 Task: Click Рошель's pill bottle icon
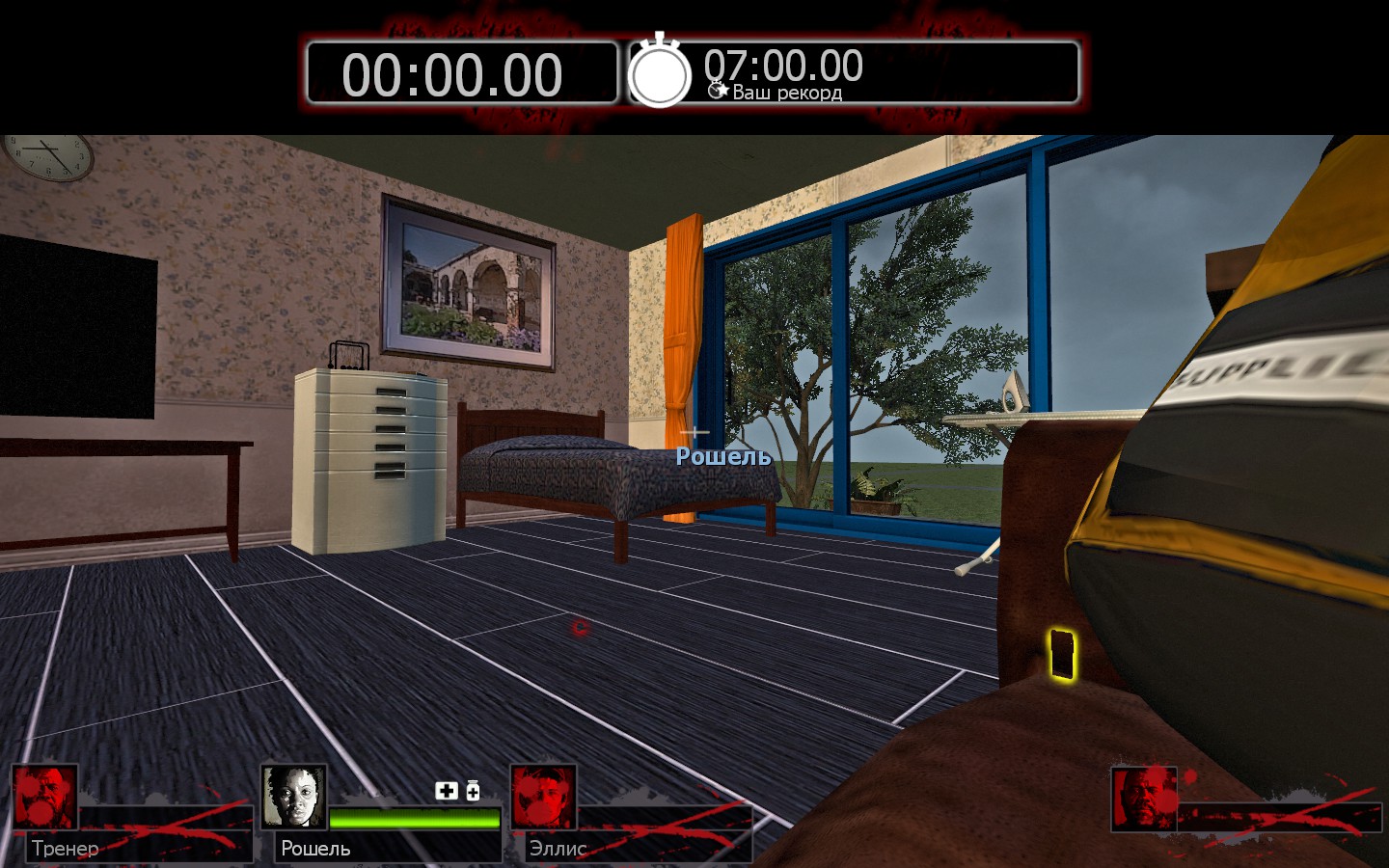[473, 791]
